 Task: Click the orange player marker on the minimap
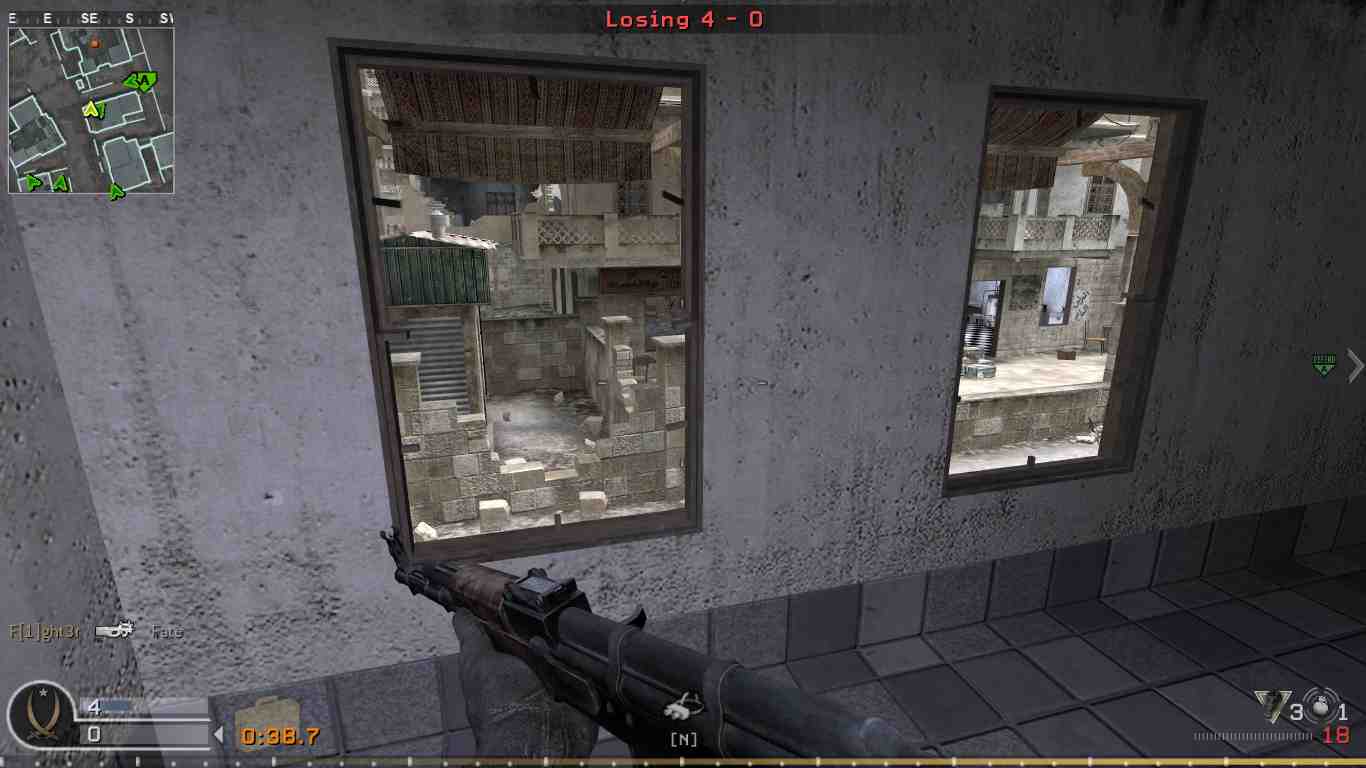pyautogui.click(x=97, y=45)
